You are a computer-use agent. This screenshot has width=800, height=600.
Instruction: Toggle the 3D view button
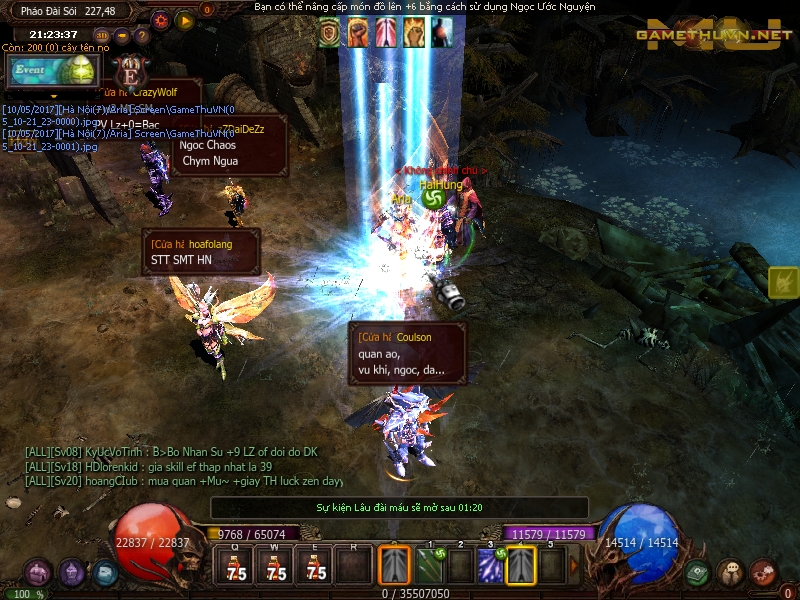(x=102, y=35)
